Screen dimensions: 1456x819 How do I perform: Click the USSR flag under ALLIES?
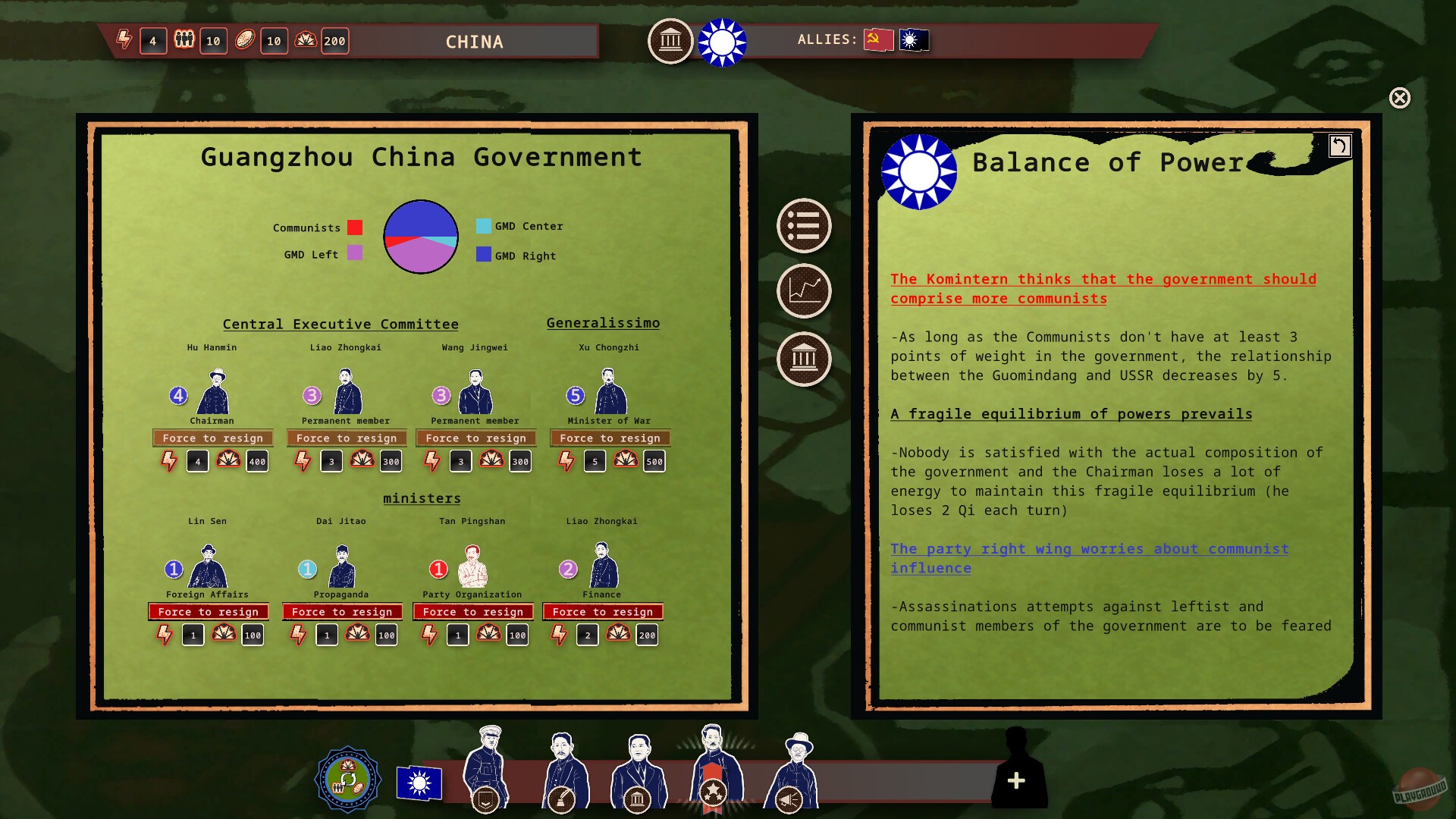point(877,39)
